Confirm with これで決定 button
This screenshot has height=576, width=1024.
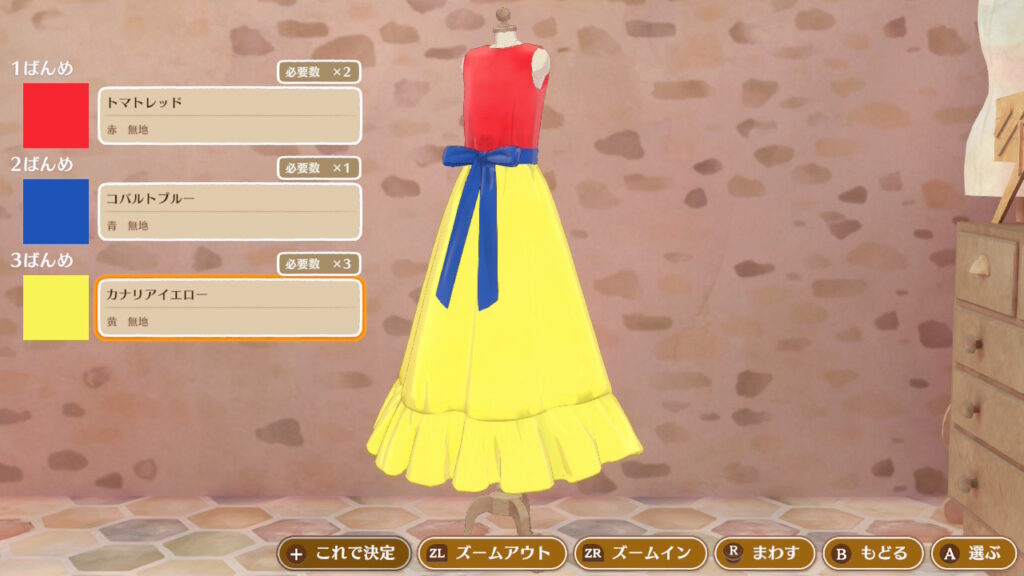[x=344, y=552]
